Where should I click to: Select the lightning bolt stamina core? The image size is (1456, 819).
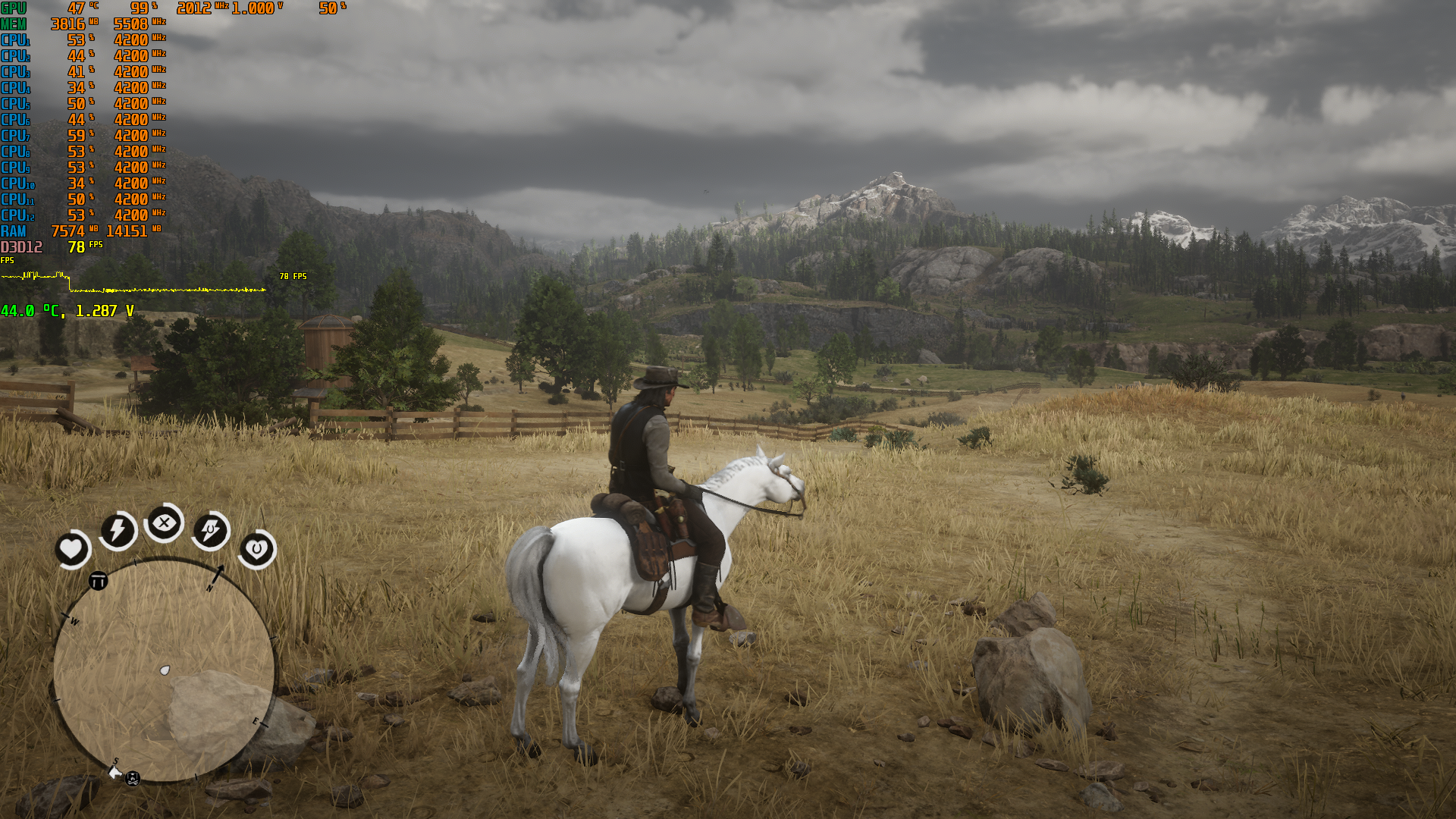pos(118,529)
